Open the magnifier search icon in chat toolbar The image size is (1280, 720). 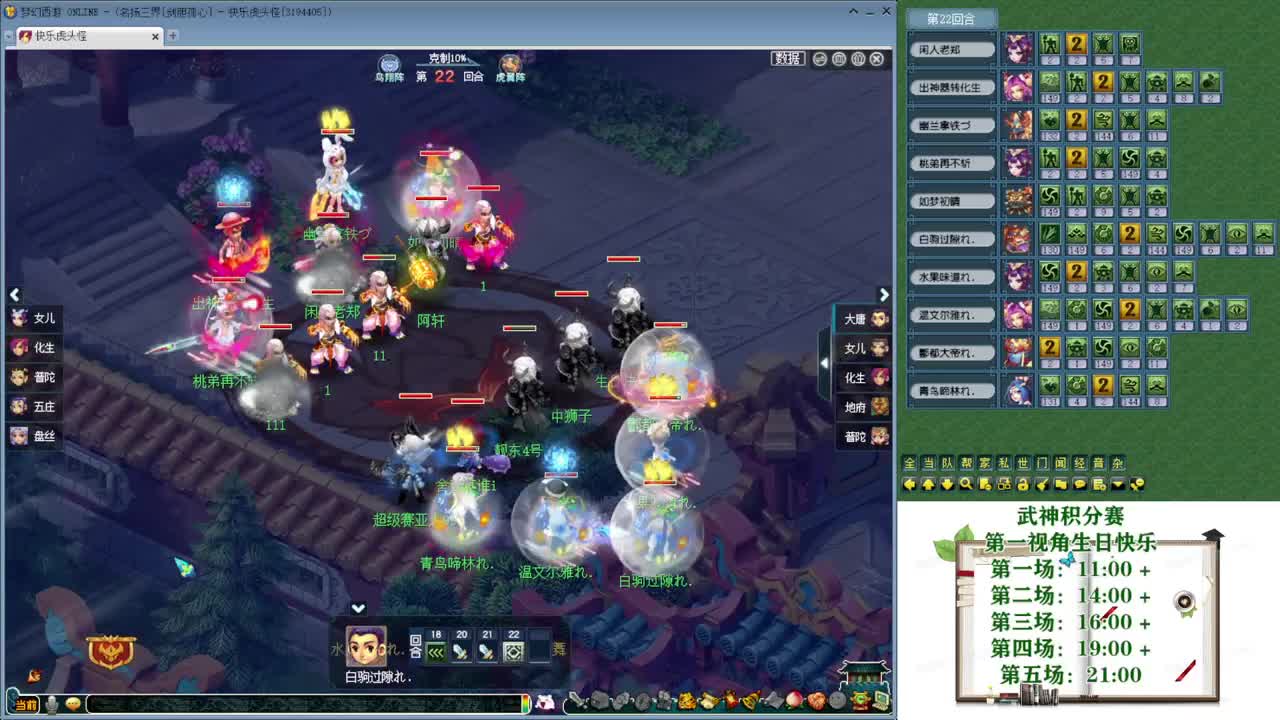coord(967,484)
